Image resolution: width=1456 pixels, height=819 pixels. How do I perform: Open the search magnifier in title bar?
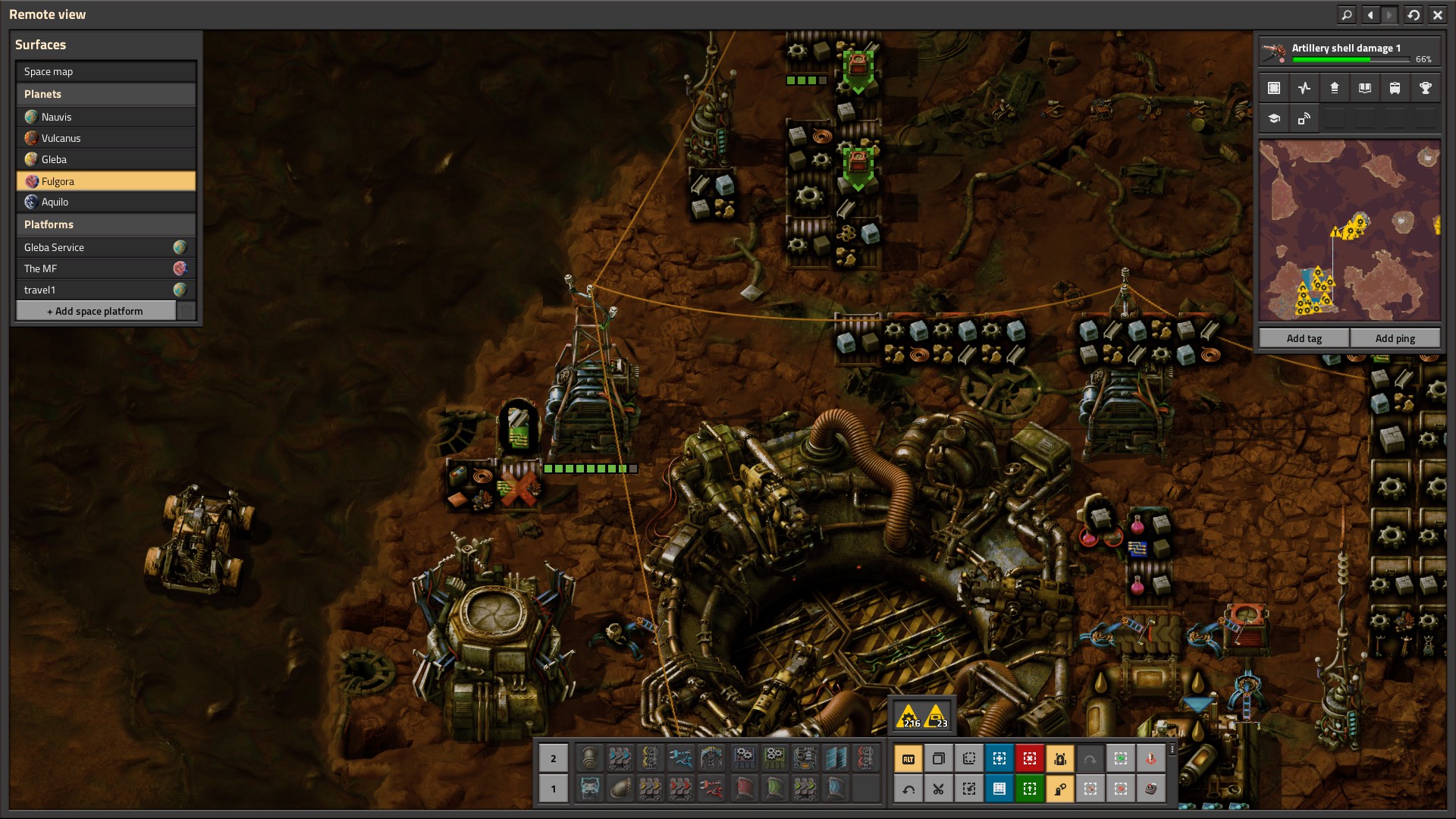(1347, 14)
